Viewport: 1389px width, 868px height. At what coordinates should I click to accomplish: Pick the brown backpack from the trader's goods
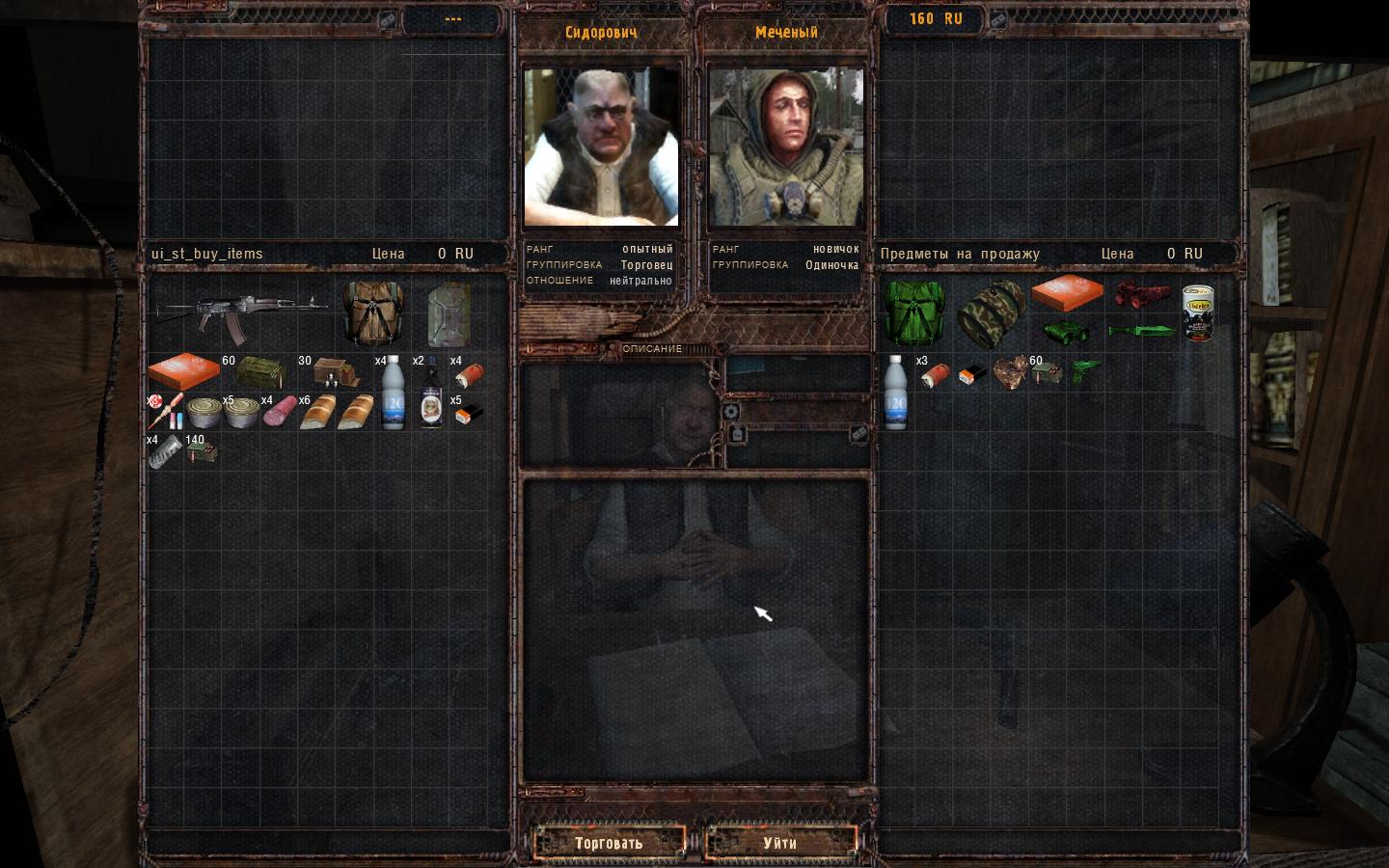point(372,313)
